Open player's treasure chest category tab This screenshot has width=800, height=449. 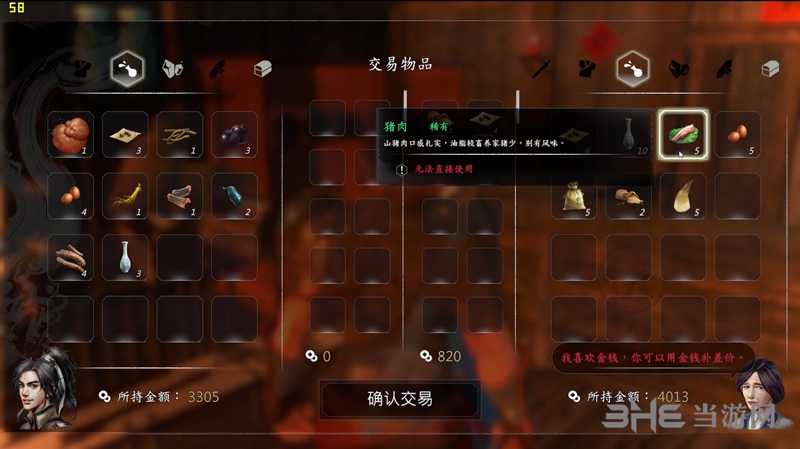261,68
